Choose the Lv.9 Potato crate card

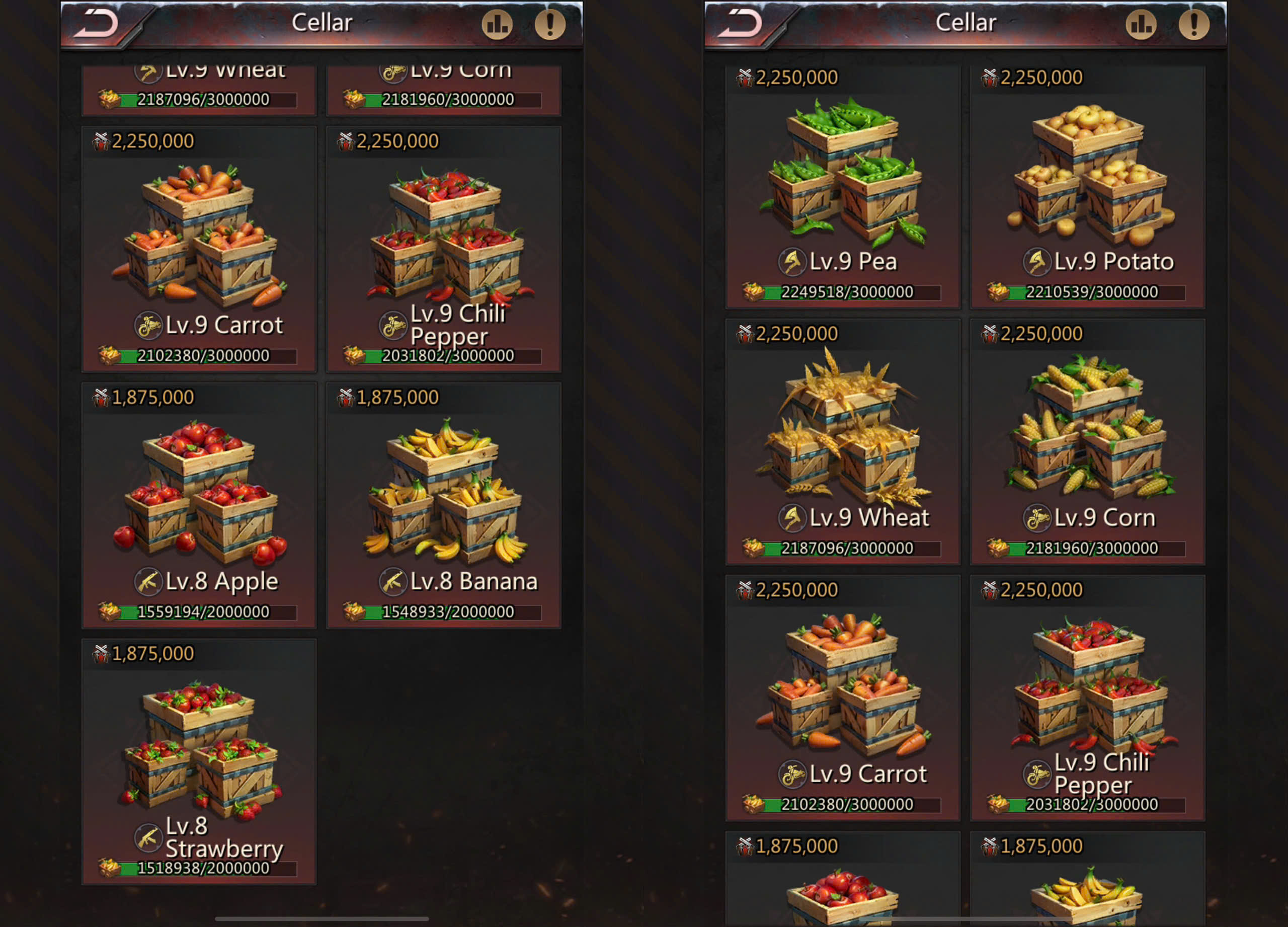(x=1087, y=187)
